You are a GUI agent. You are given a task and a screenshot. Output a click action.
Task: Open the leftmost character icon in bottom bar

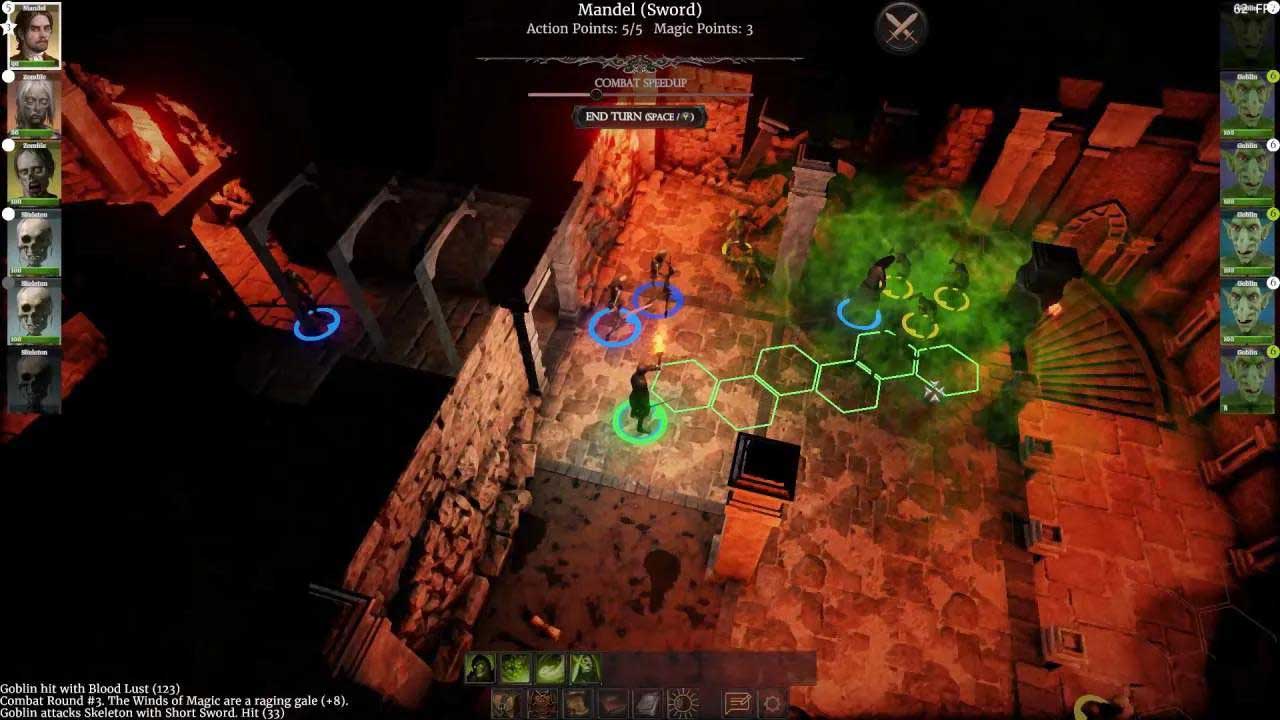point(506,704)
